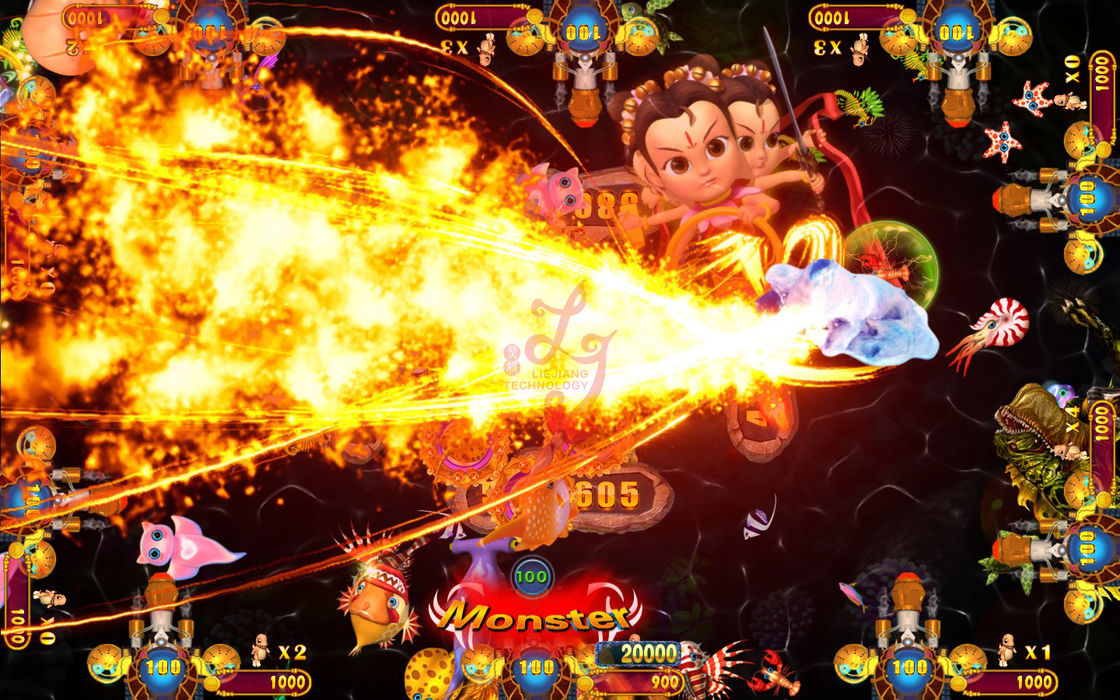
Task: Select the 100 cannon of the x1 player
Action: 909,667
